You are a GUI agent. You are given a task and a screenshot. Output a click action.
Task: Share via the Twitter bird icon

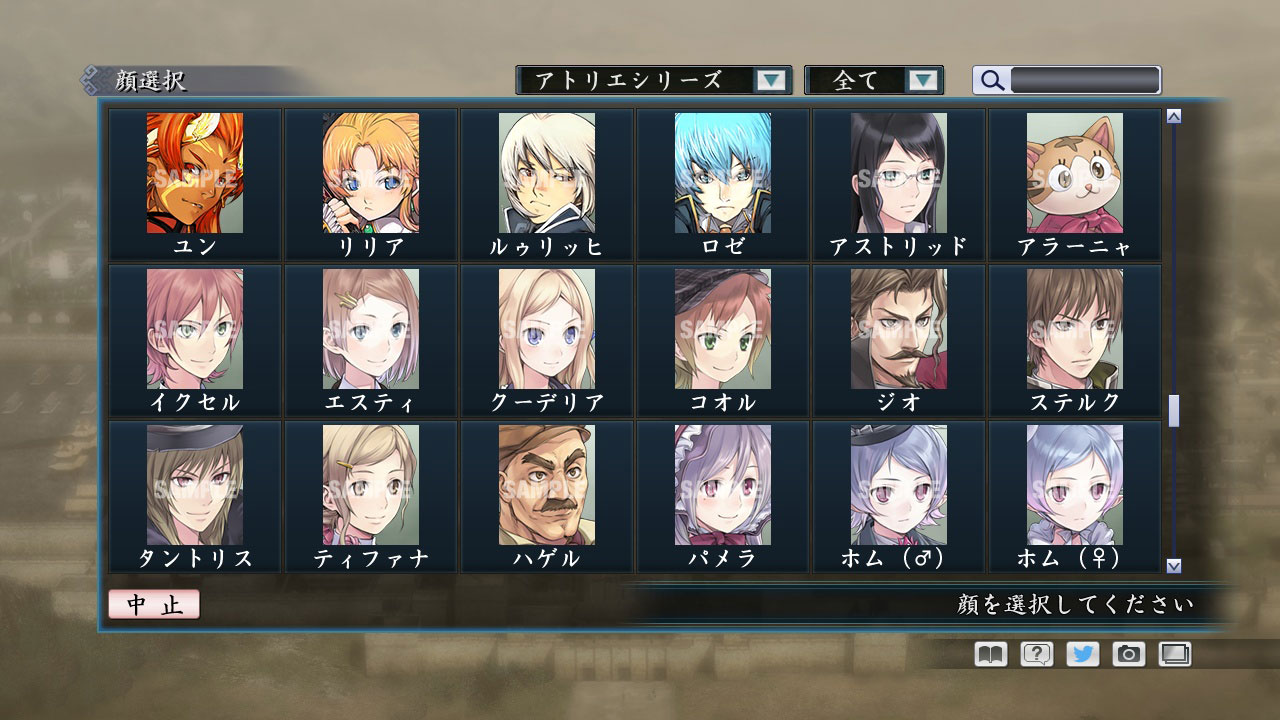click(x=1081, y=654)
